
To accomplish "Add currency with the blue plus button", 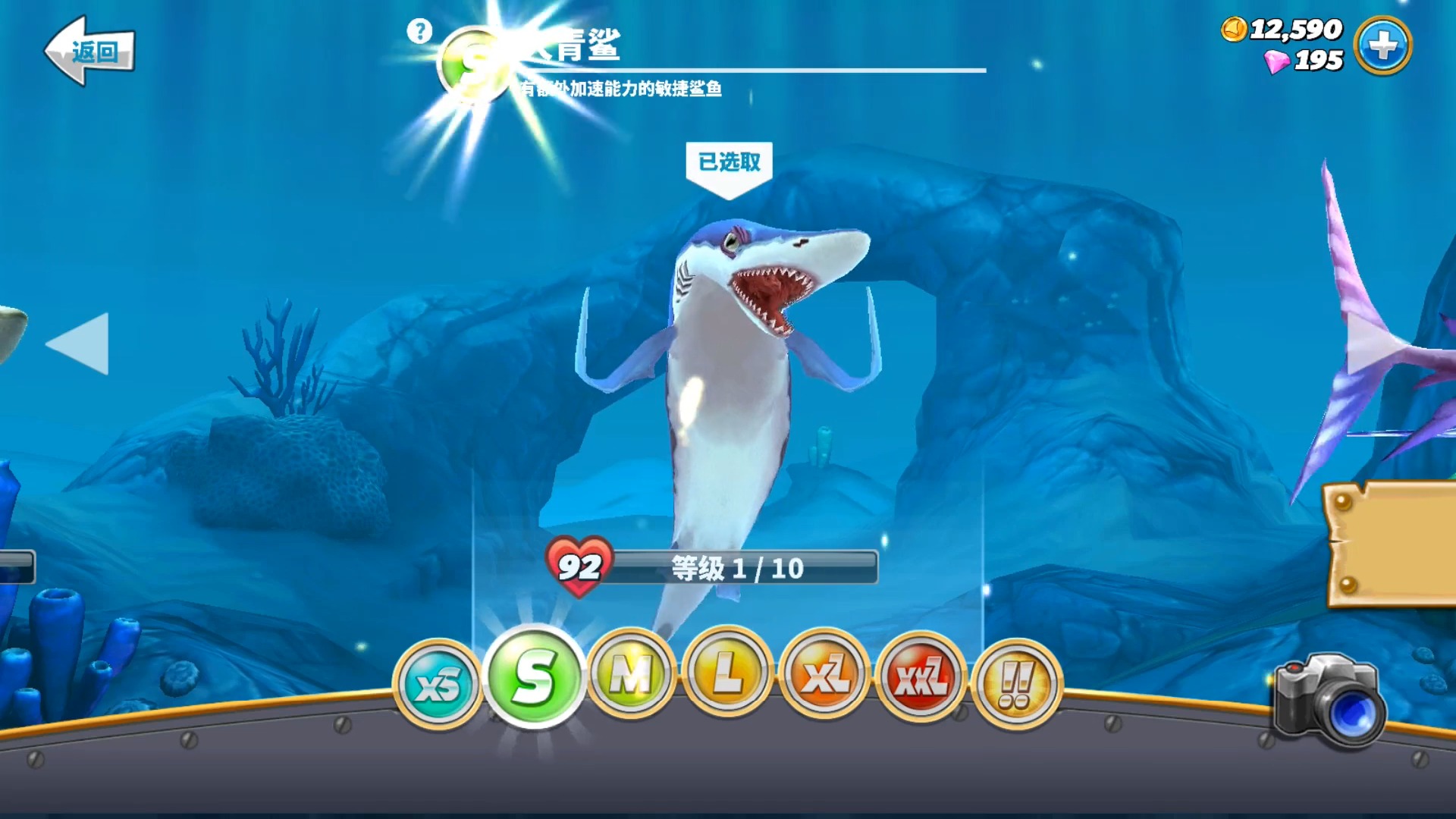I will (x=1382, y=46).
